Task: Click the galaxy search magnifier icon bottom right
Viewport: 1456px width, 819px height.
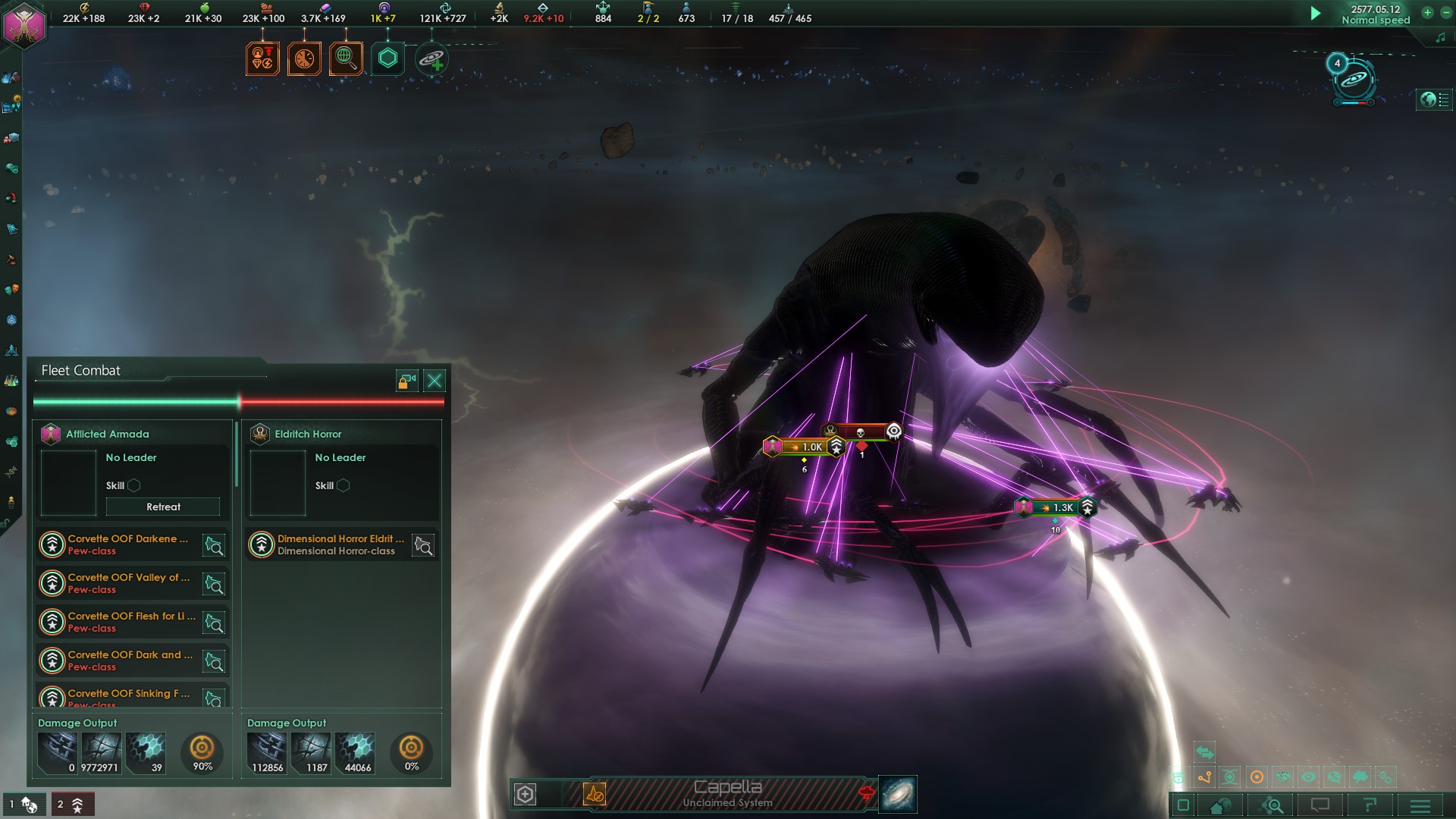Action: 1270,806
